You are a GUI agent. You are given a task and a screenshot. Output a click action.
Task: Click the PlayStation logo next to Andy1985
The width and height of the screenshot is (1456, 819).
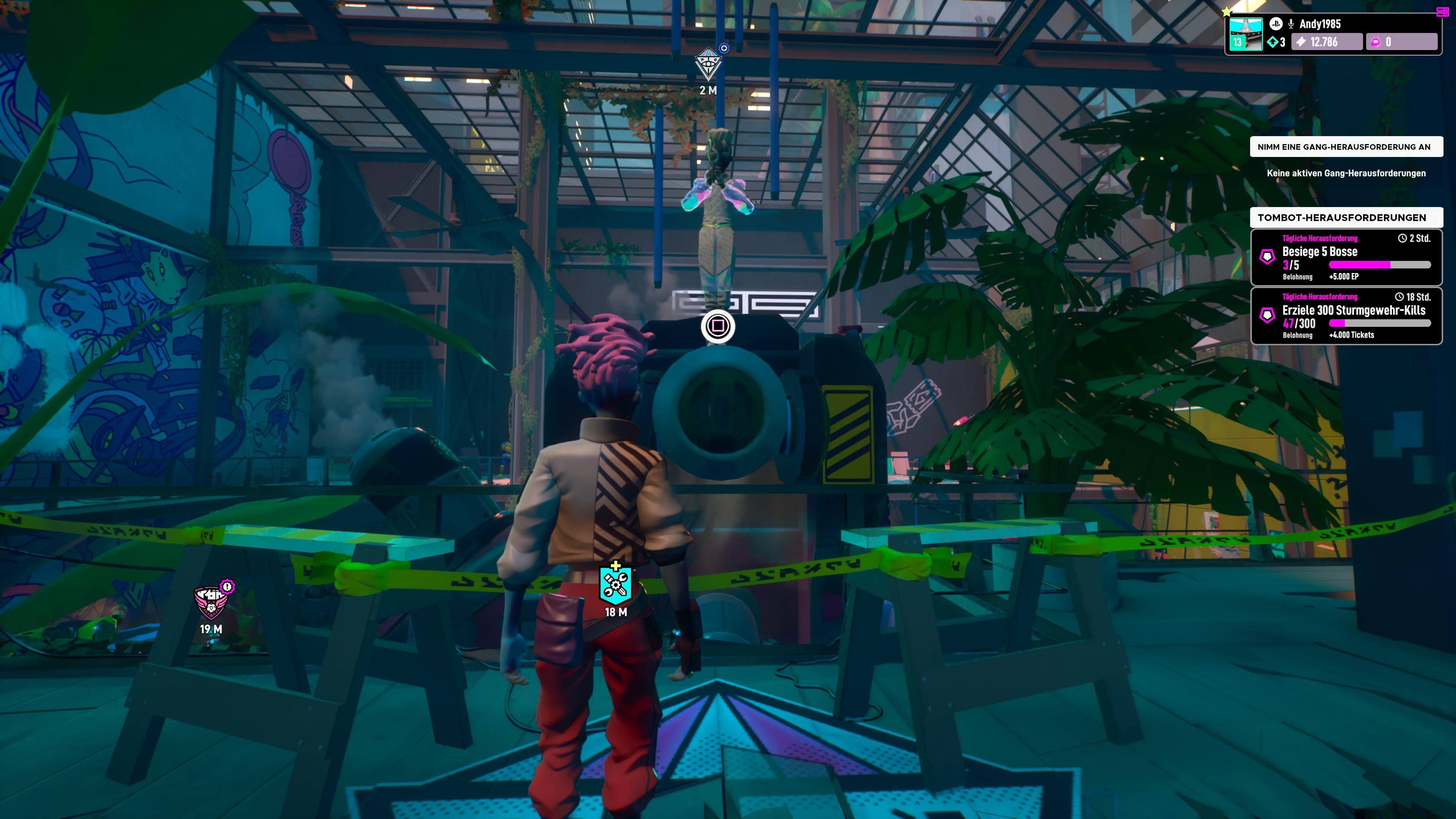click(1276, 25)
